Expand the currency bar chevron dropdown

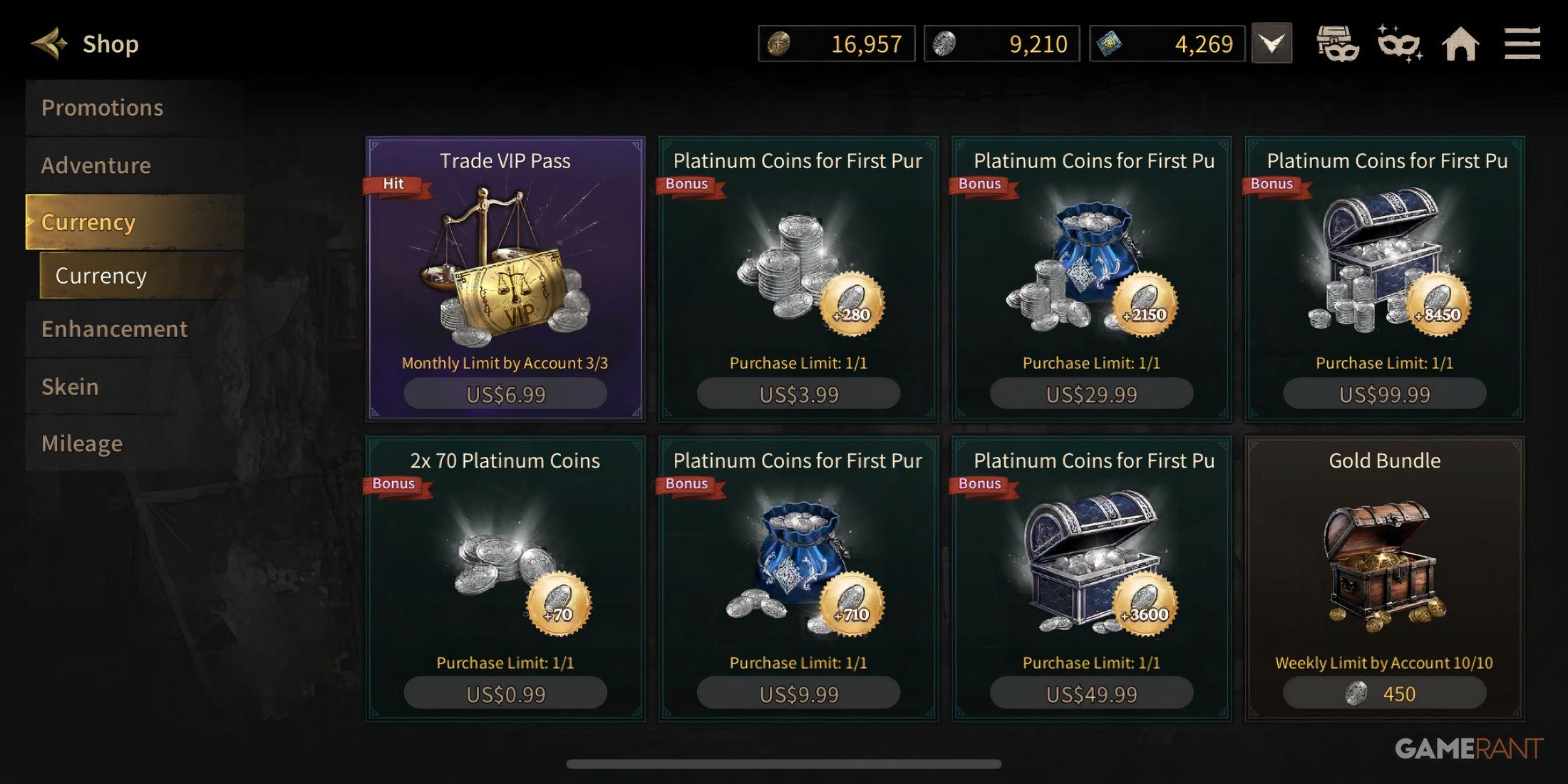(1272, 43)
